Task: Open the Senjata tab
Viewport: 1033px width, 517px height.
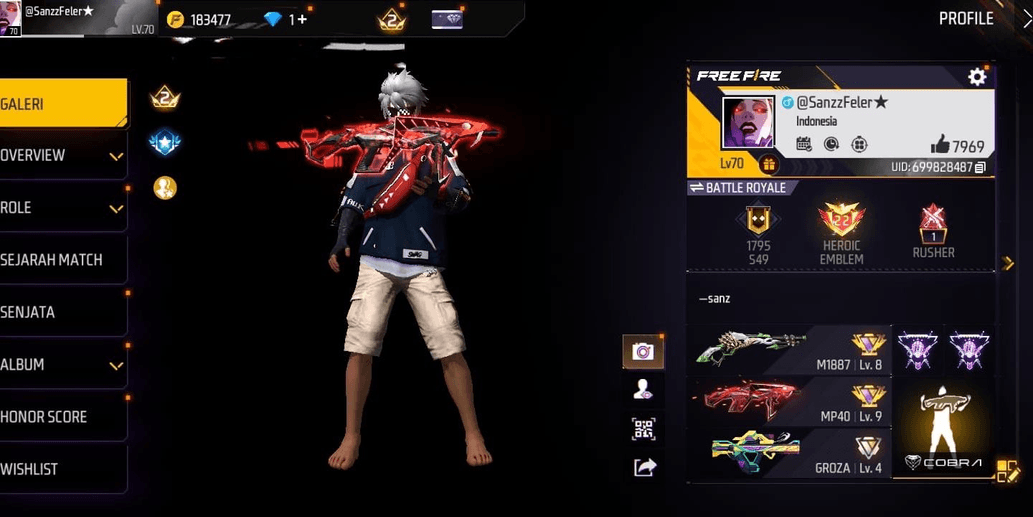Action: pyautogui.click(x=60, y=312)
